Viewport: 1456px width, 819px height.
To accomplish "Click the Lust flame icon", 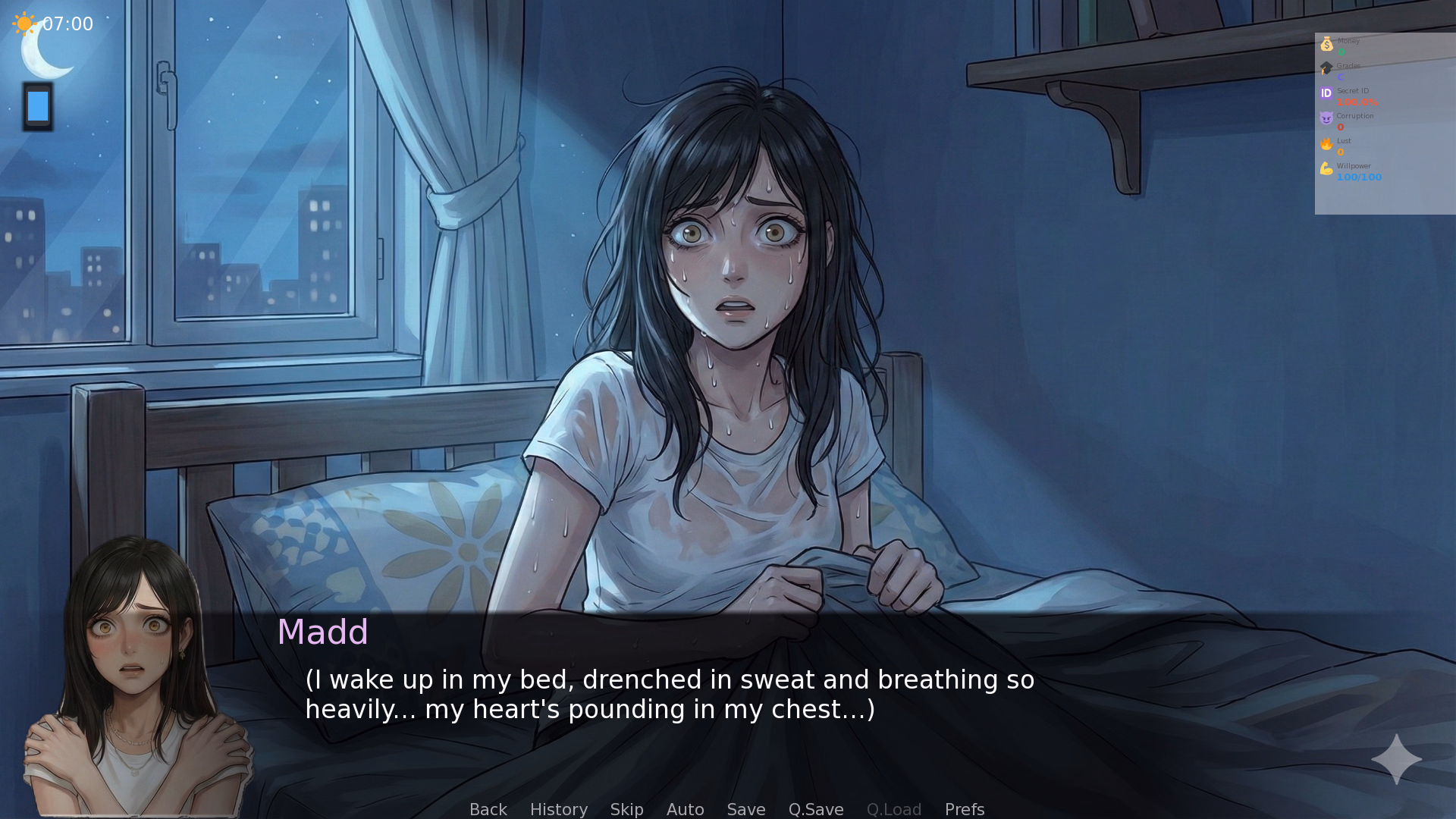I will coord(1326,143).
